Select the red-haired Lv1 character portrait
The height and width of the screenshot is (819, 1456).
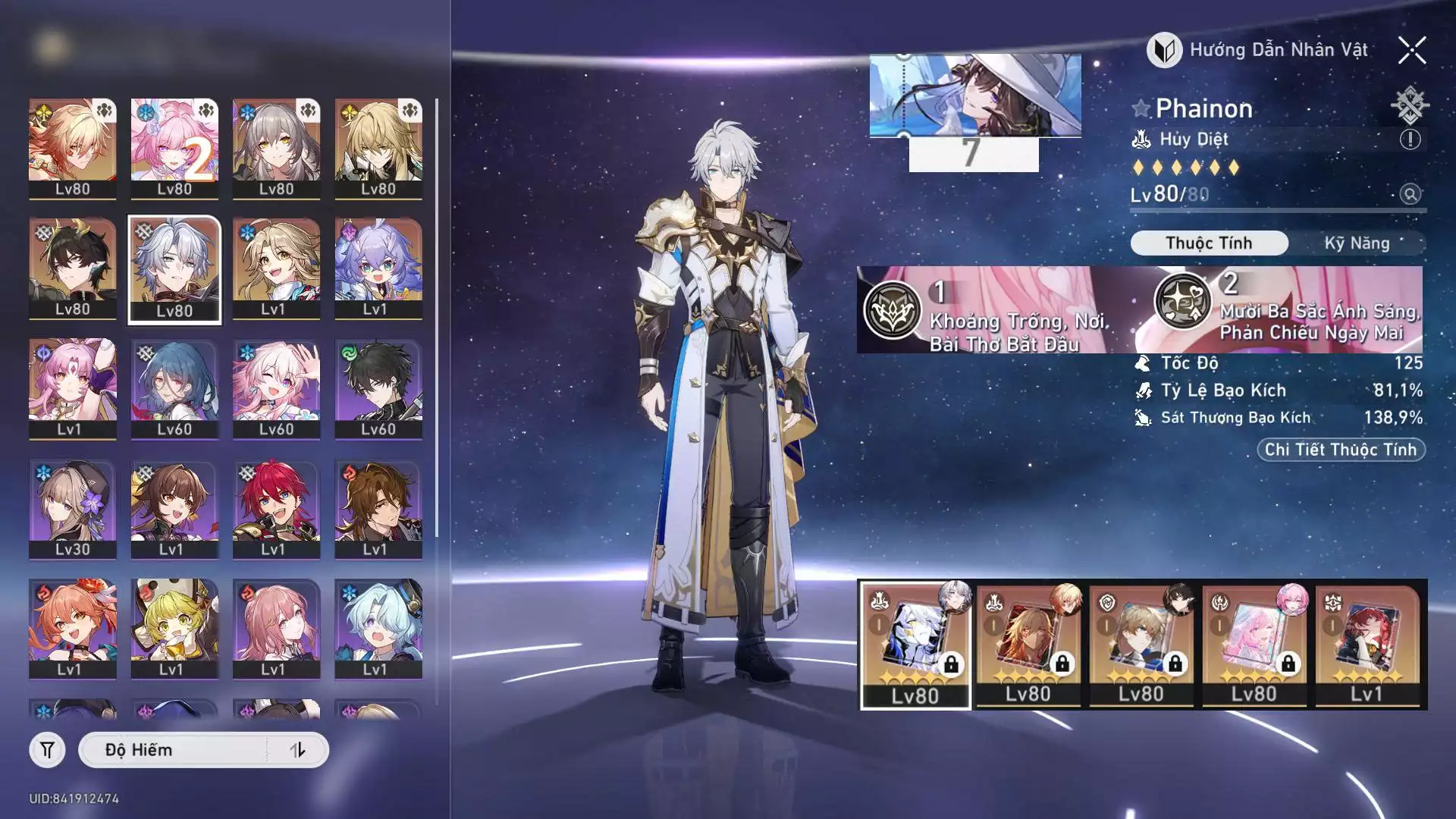276,508
